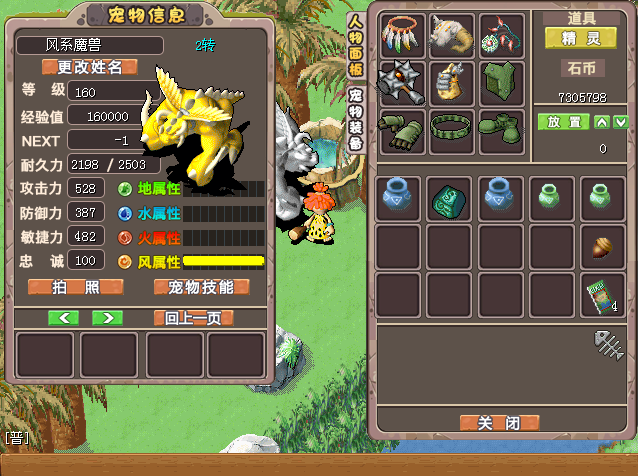This screenshot has width=638, height=476.
Task: Pick the teal carved stone item
Action: point(450,198)
